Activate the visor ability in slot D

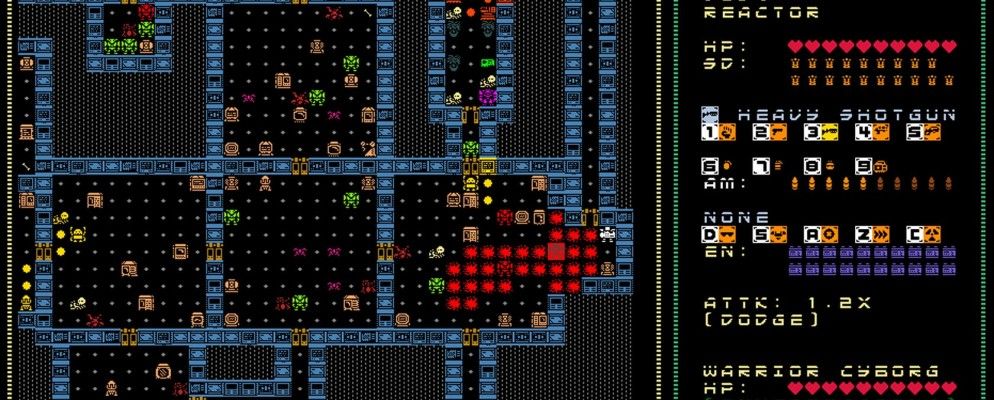click(727, 234)
